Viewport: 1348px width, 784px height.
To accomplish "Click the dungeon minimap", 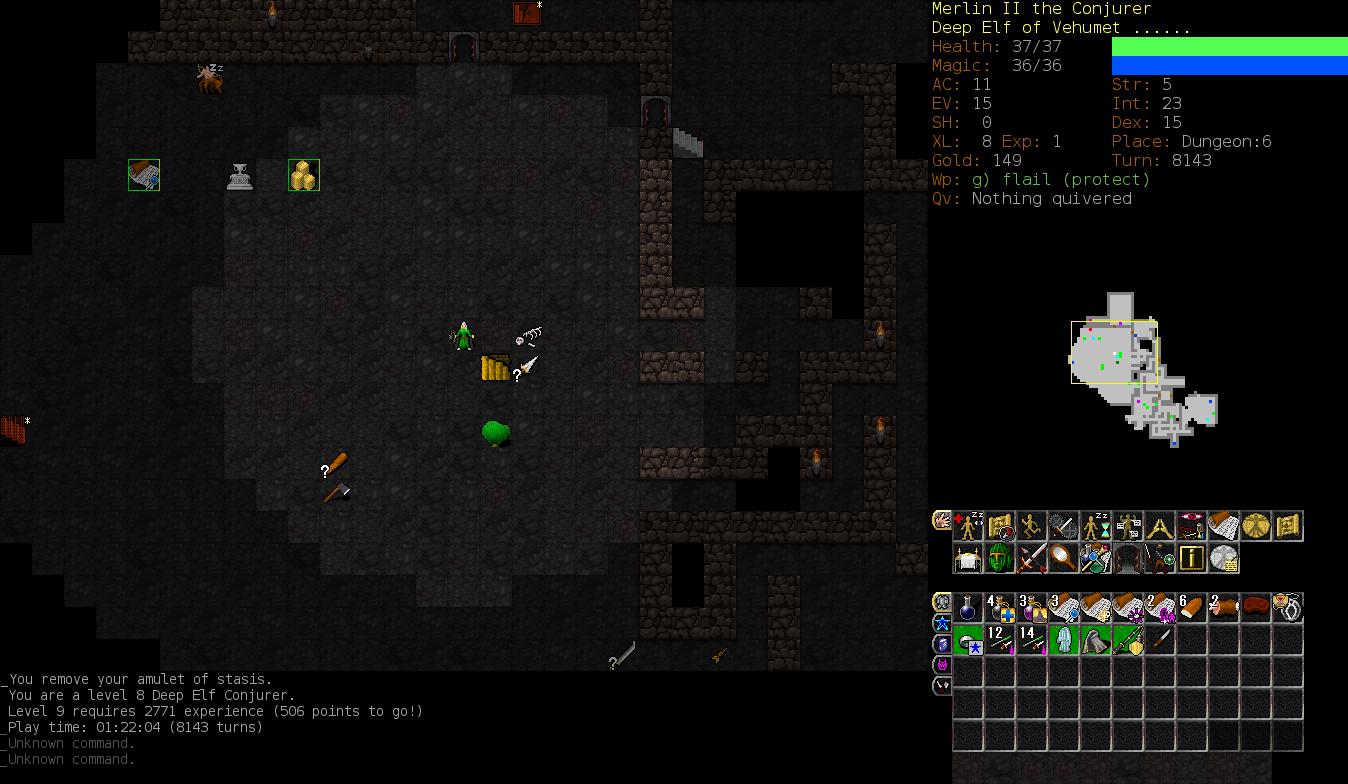I will pos(1143,370).
